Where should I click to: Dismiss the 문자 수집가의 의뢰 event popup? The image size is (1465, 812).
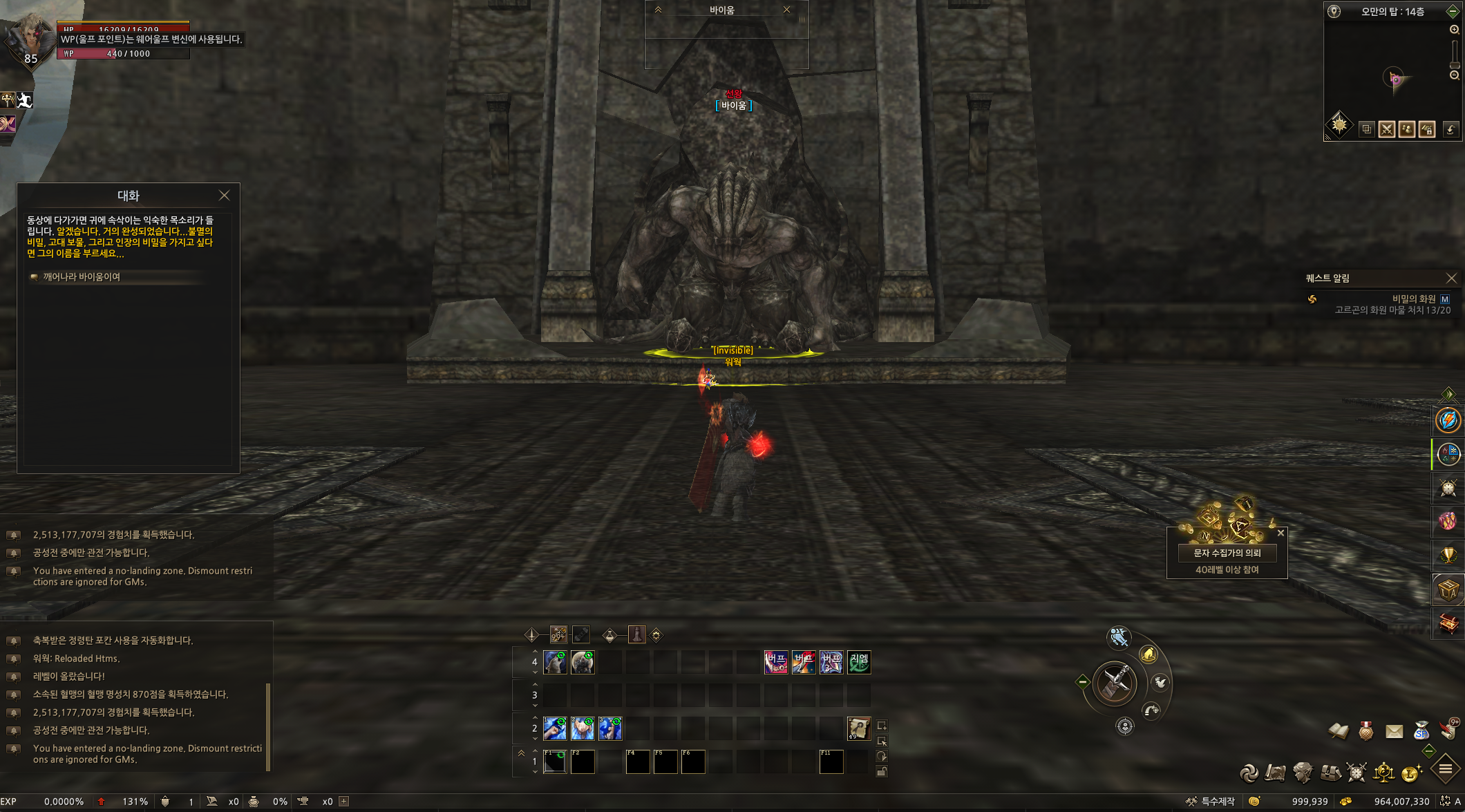tap(1280, 533)
